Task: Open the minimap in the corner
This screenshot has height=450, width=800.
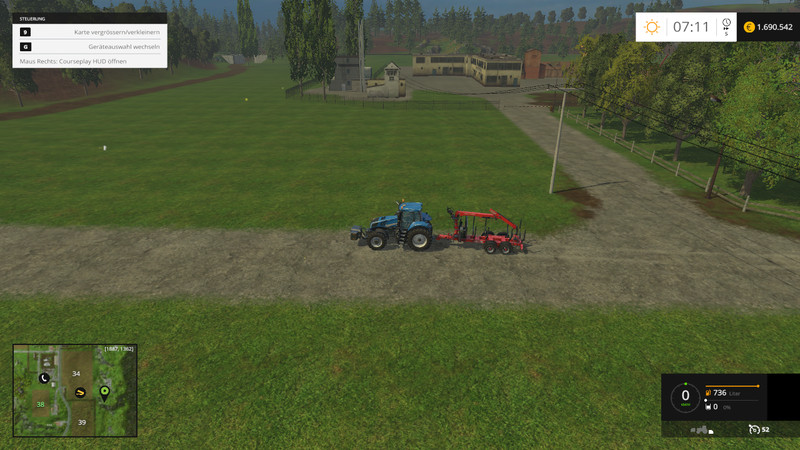Action: coord(75,390)
